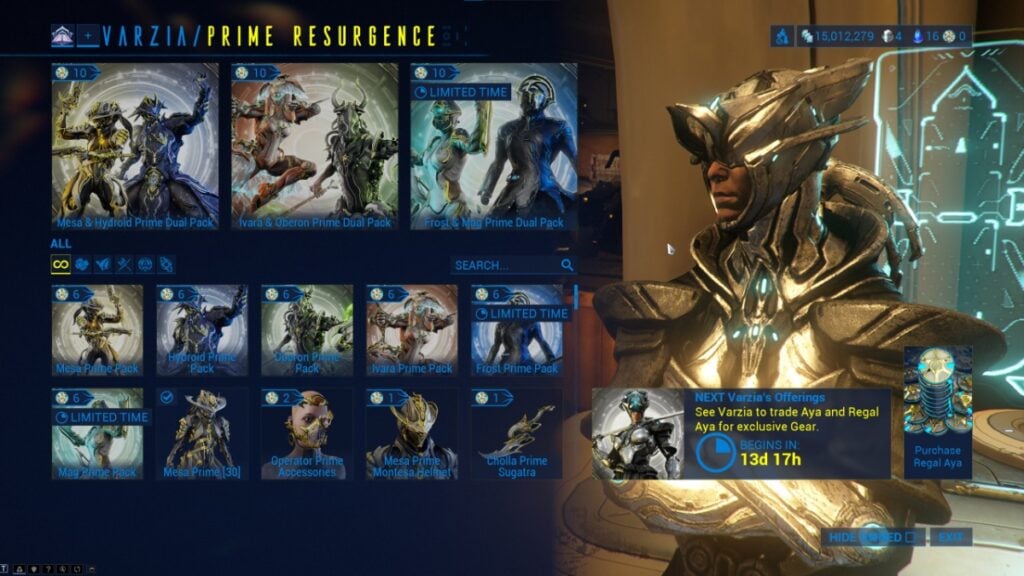This screenshot has width=1024, height=576.
Task: Open the Hydroid Prime Pack offer
Action: pos(202,330)
